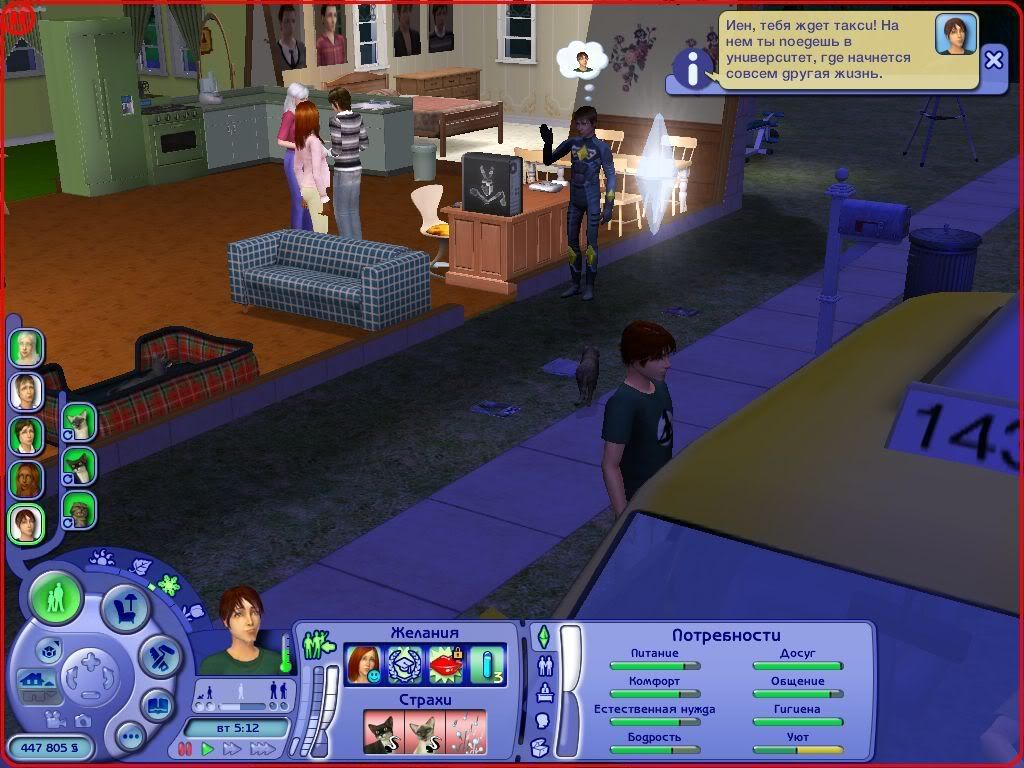1024x768 pixels.
Task: Close the taxi notification message
Action: pyautogui.click(x=993, y=60)
